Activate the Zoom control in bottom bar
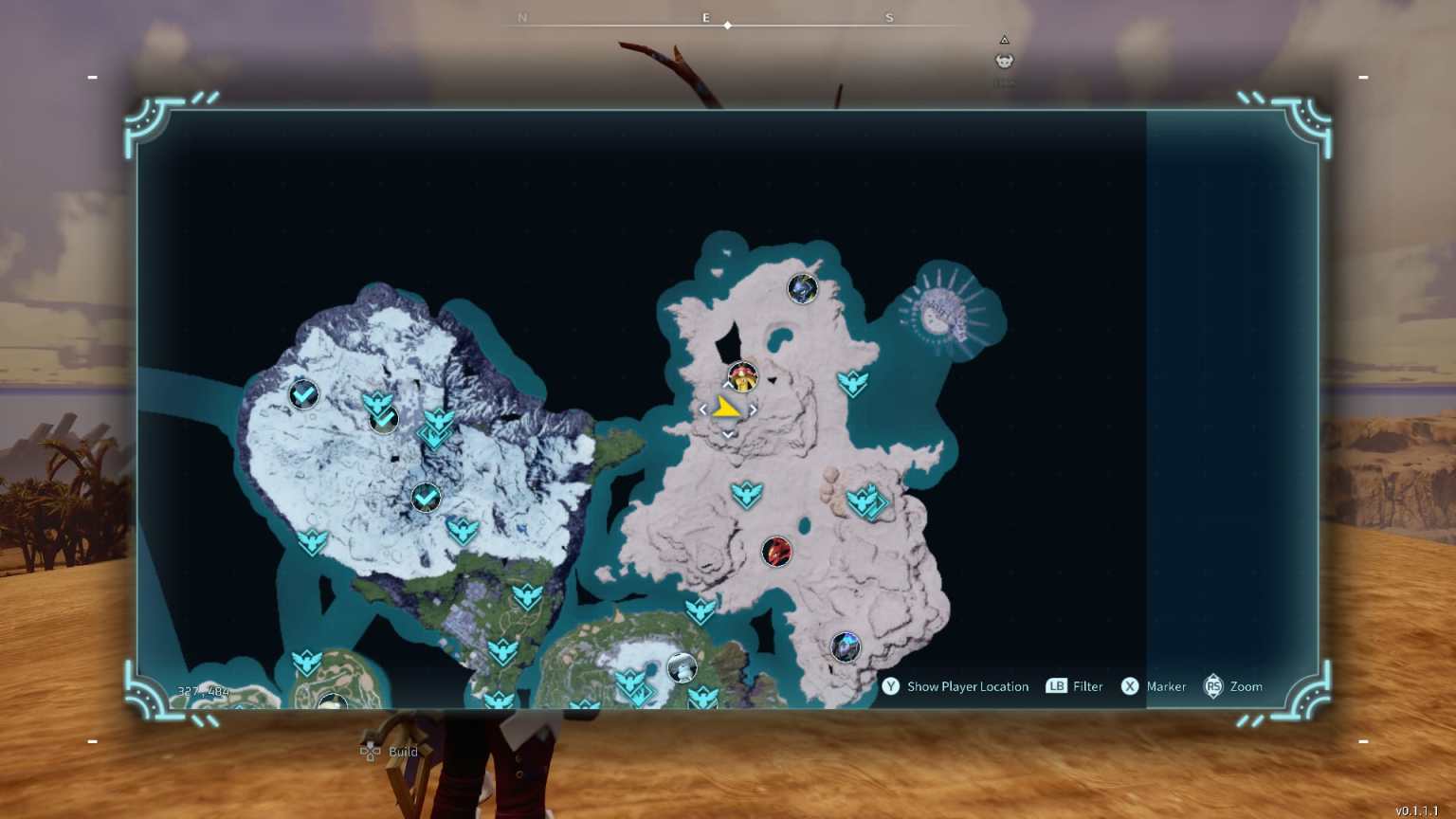Viewport: 1456px width, 819px height. click(x=1234, y=686)
